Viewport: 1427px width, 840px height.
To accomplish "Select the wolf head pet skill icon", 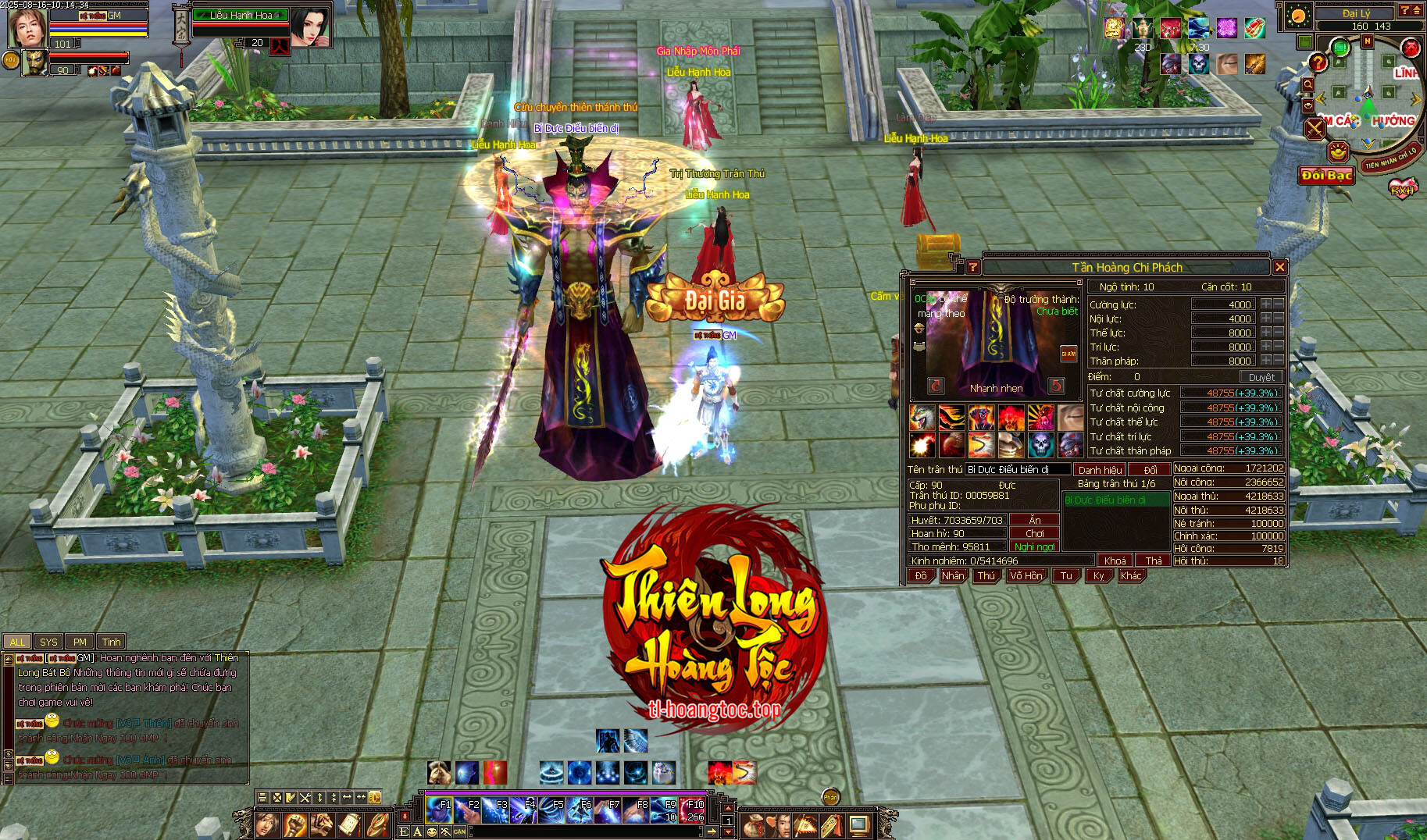I will click(x=922, y=418).
